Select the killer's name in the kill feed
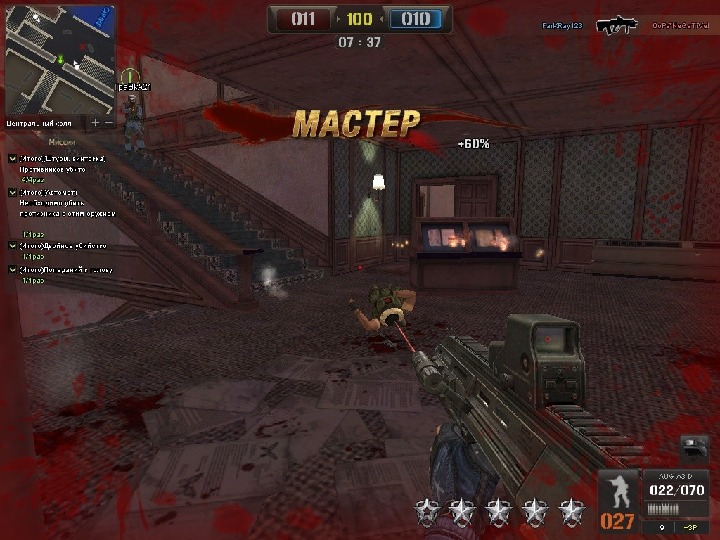 561,24
